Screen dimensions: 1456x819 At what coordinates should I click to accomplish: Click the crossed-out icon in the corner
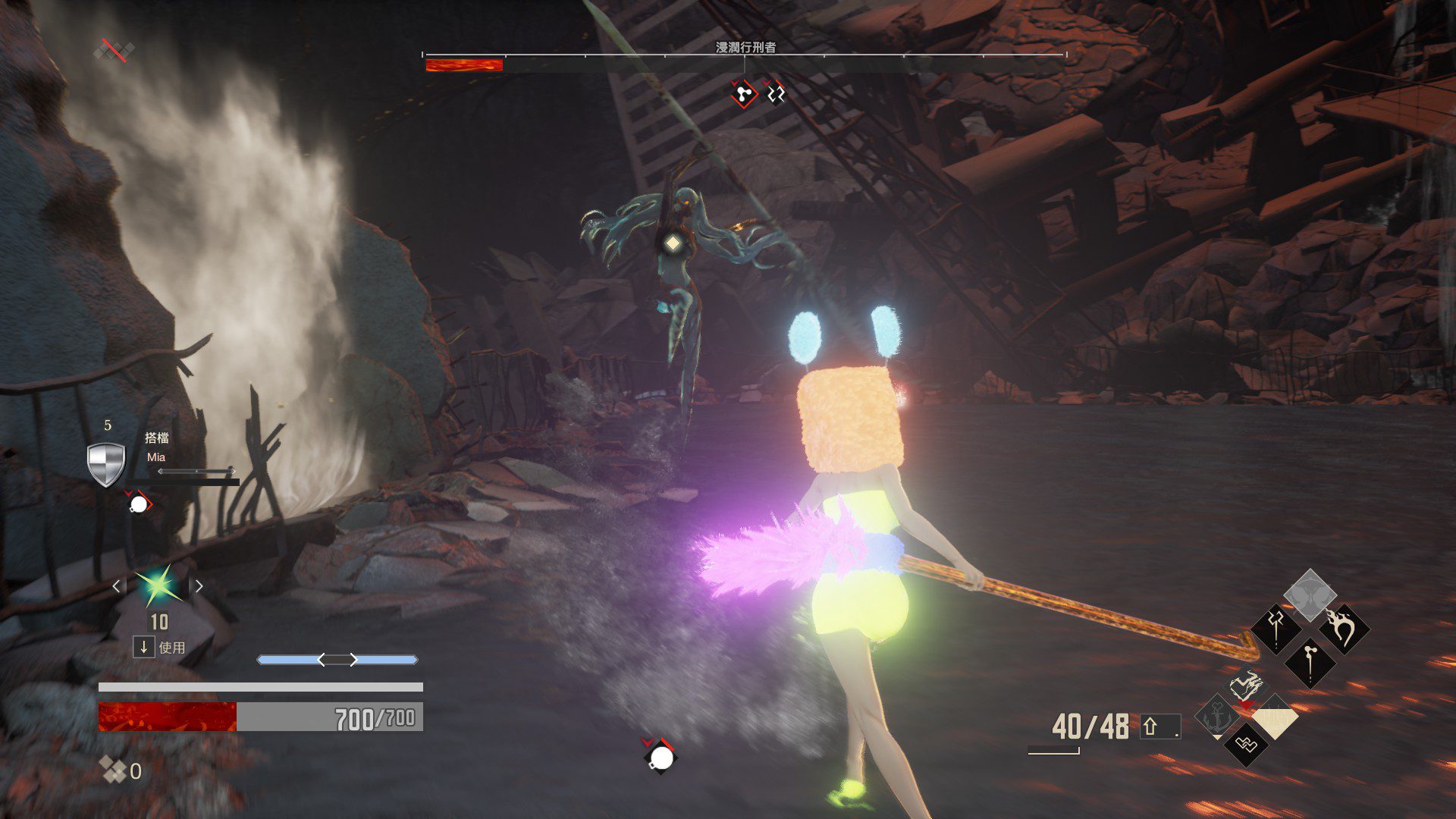114,51
